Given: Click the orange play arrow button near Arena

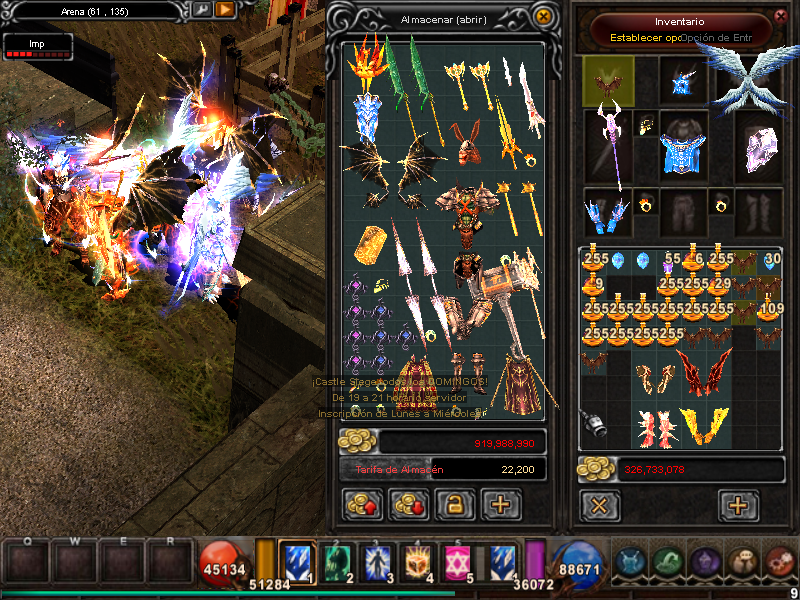Looking at the screenshot, I should click(x=226, y=9).
